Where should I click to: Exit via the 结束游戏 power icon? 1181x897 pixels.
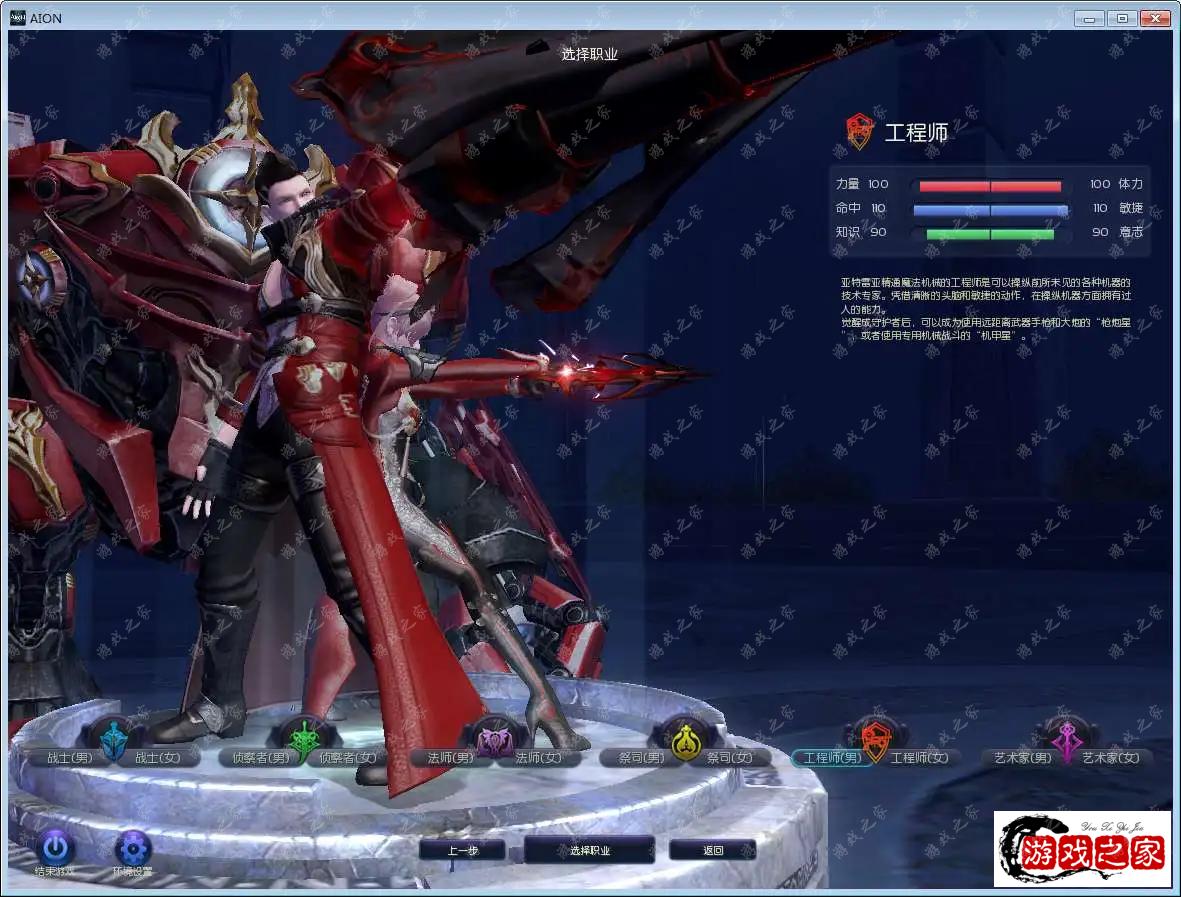pyautogui.click(x=55, y=849)
